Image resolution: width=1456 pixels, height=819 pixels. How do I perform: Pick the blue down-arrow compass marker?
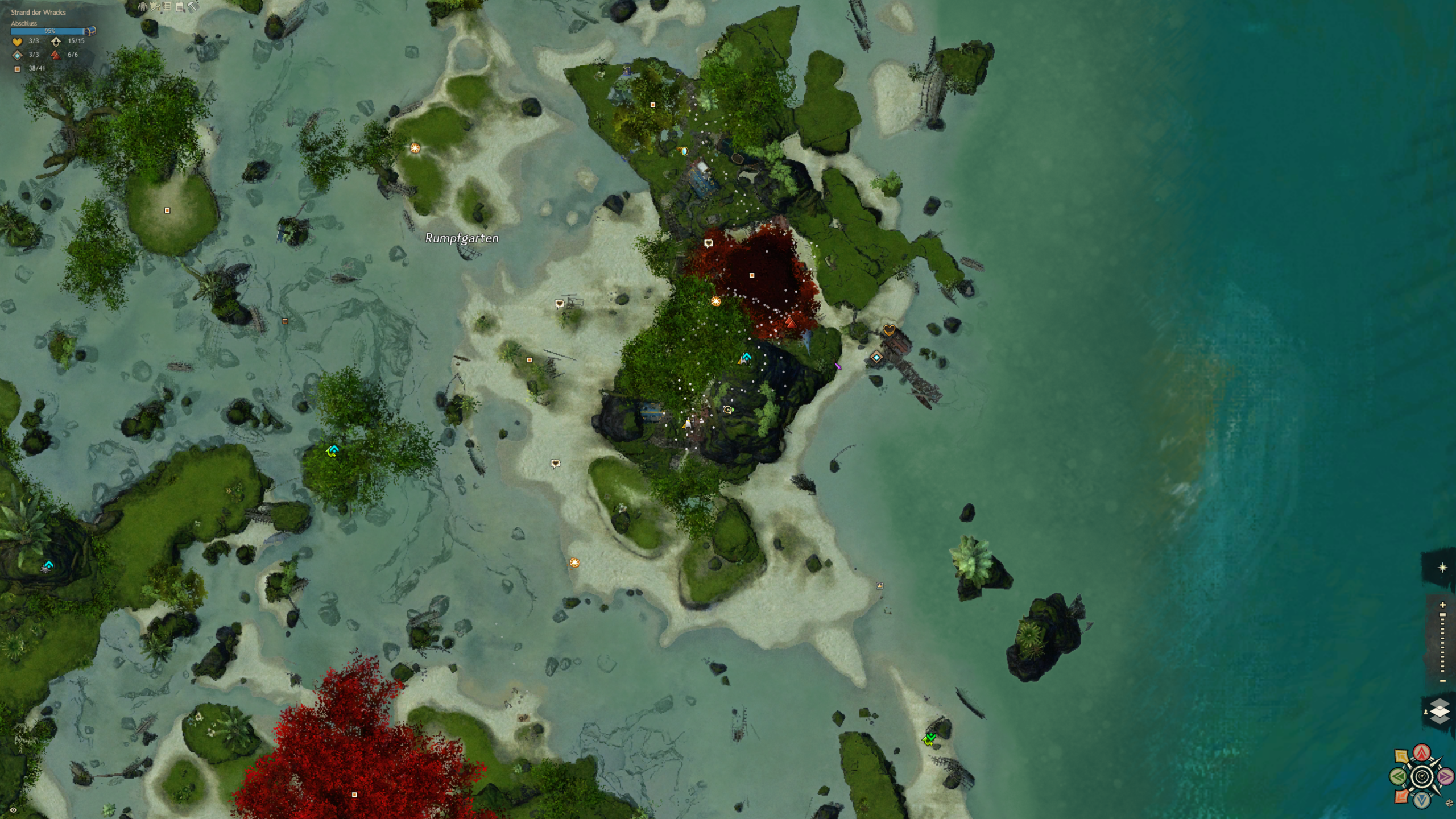pos(1422,800)
